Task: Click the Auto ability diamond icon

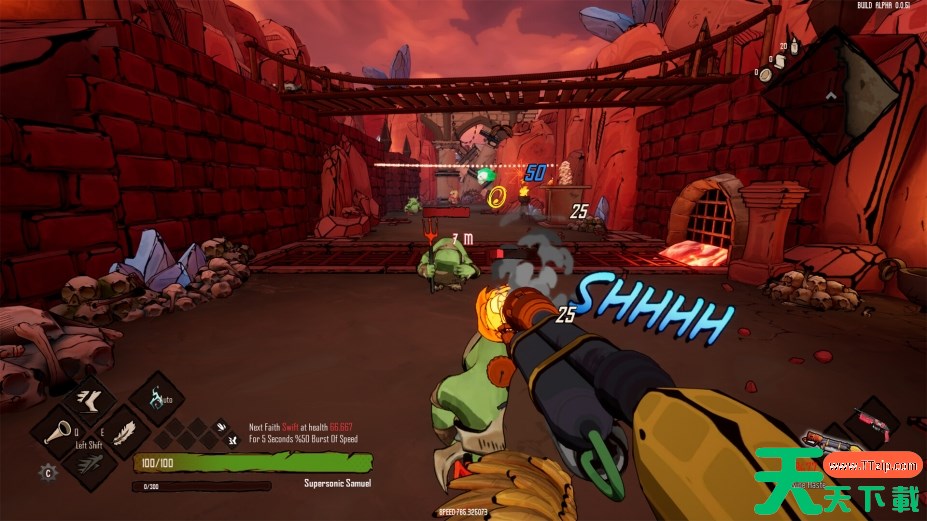Action: pyautogui.click(x=157, y=399)
